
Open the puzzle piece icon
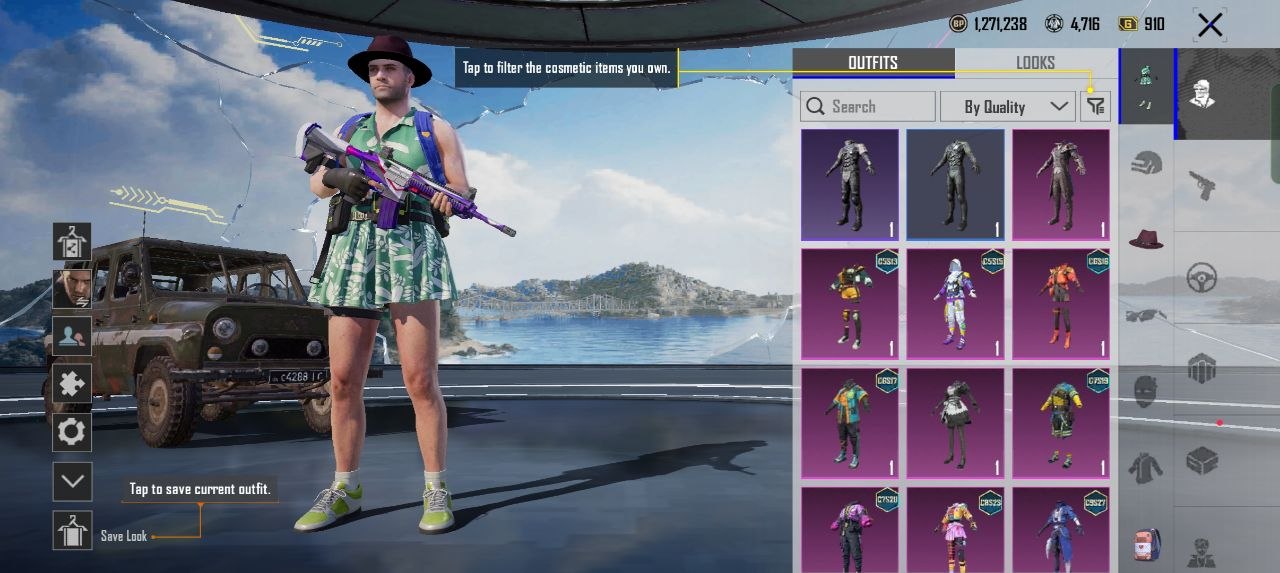pyautogui.click(x=72, y=383)
